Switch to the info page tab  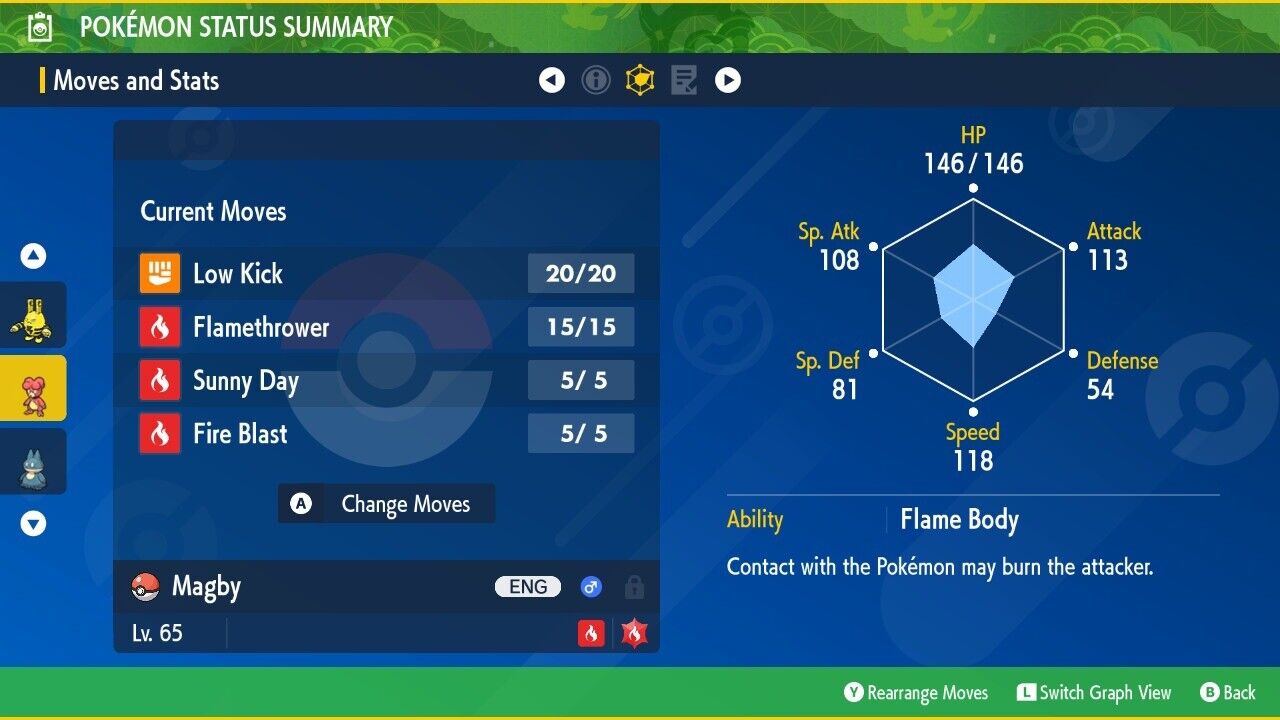point(596,80)
